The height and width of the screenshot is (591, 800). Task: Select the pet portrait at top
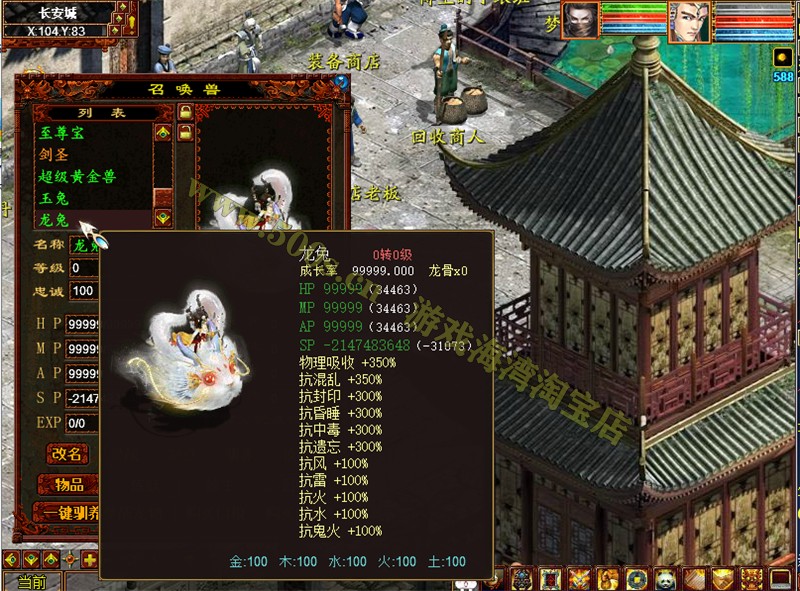point(580,20)
